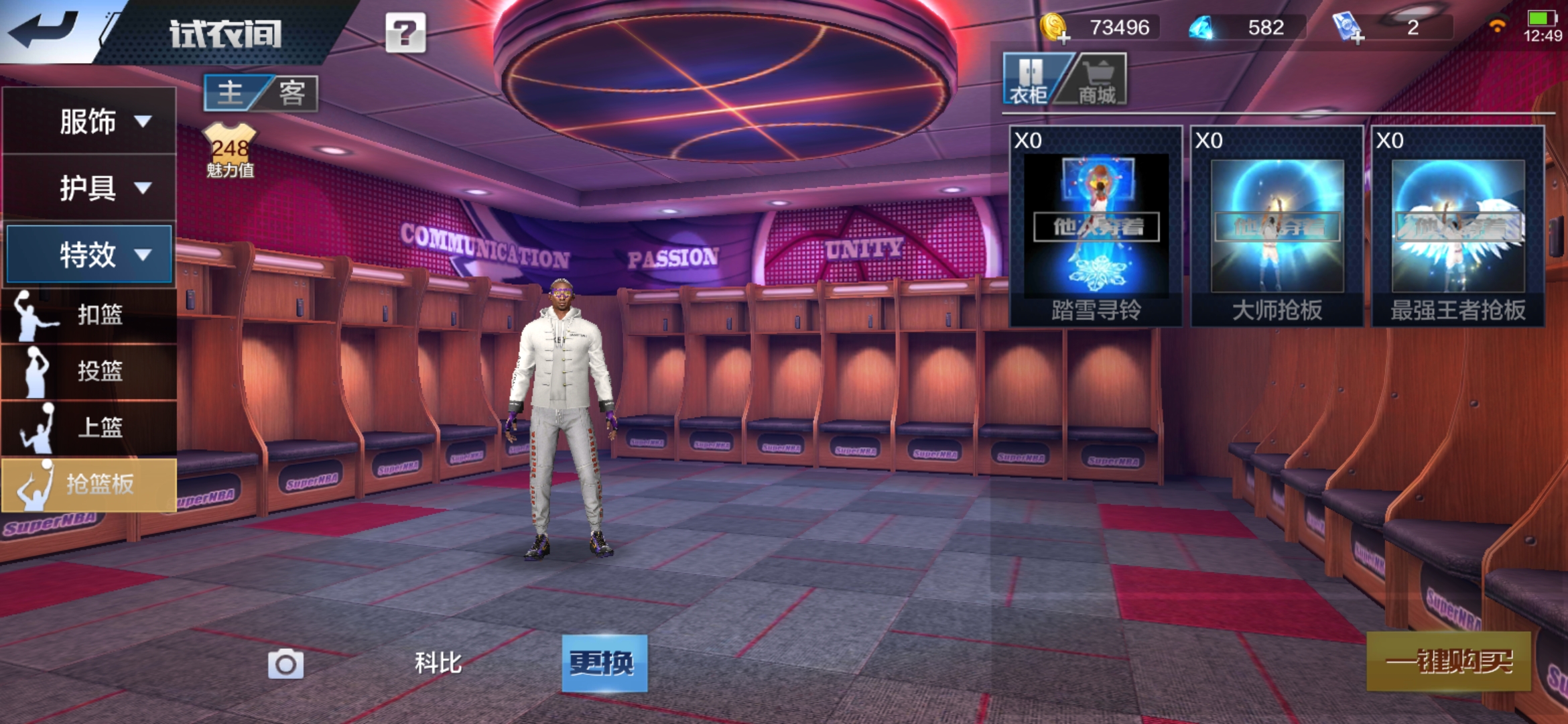Take a screenshot with the camera icon
The image size is (1568, 724).
point(285,664)
